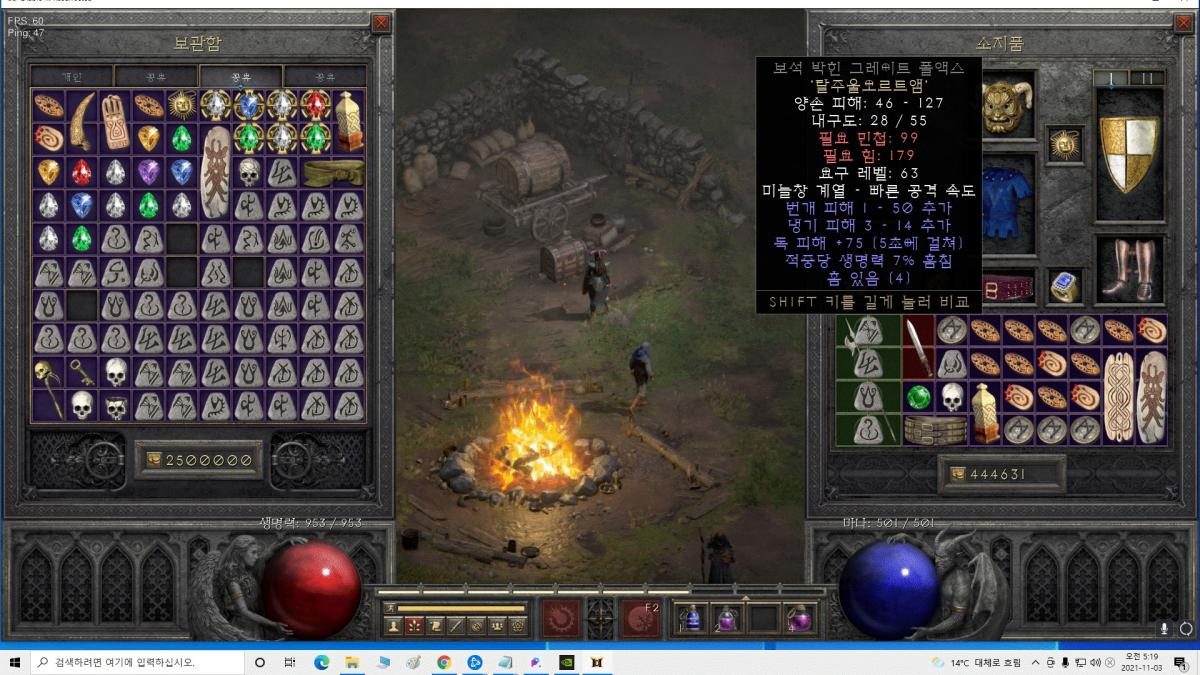Pick up the green emerald in inventory
This screenshot has width=1200, height=675.
tap(918, 396)
